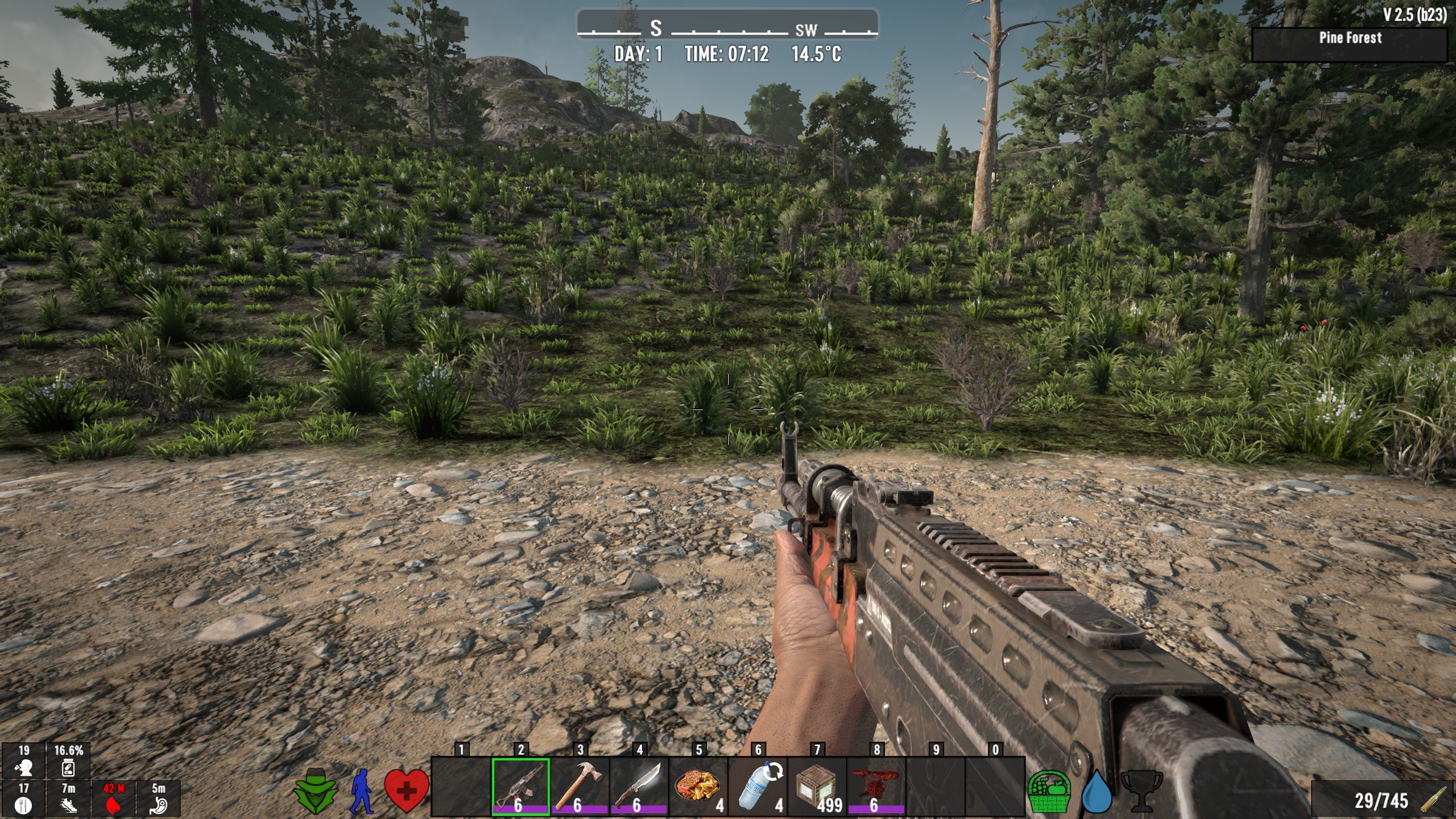The image size is (1456, 819).
Task: Click the stomach buff icon
Action: point(159,805)
